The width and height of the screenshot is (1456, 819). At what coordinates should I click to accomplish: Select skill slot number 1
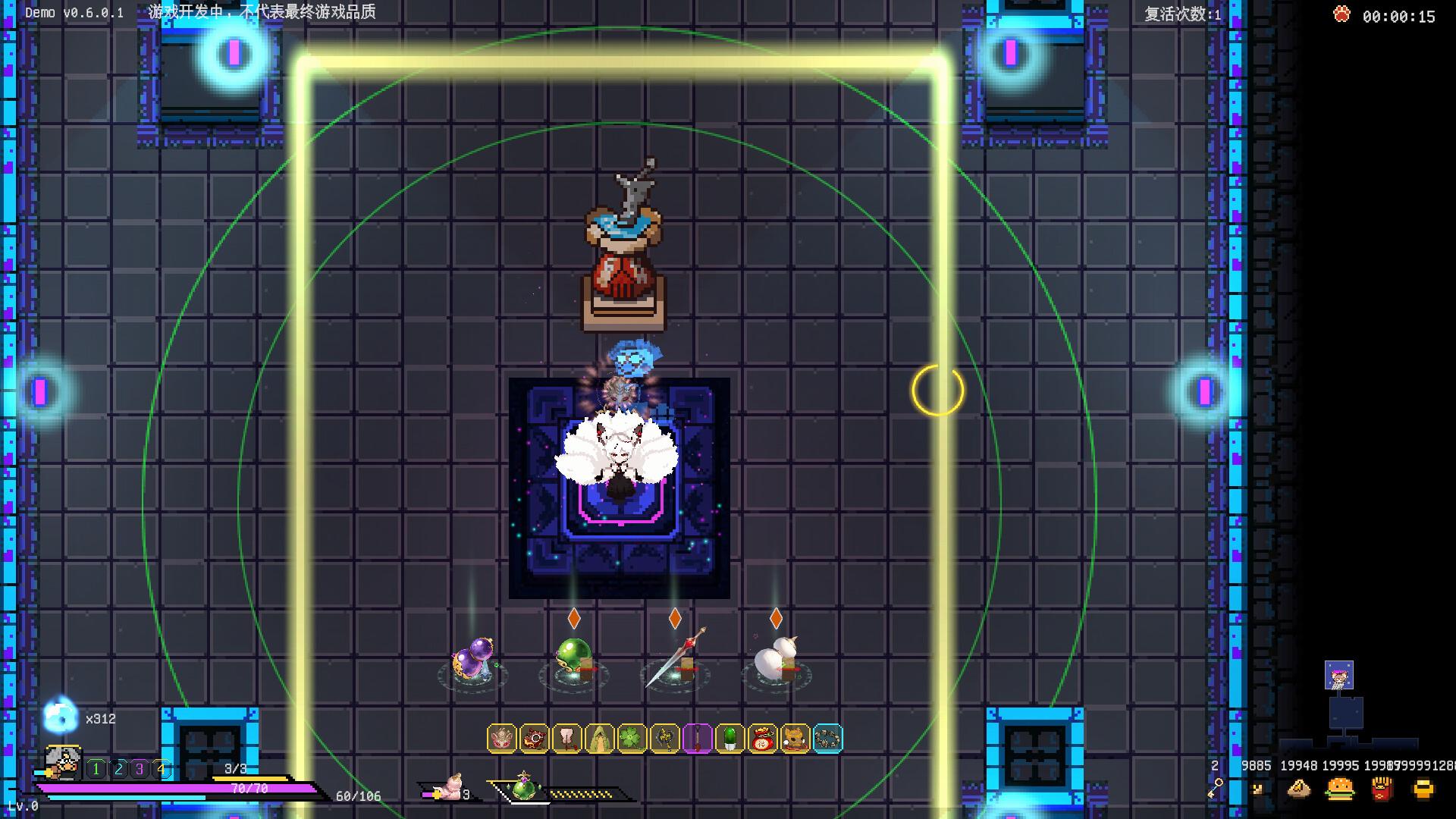click(96, 769)
